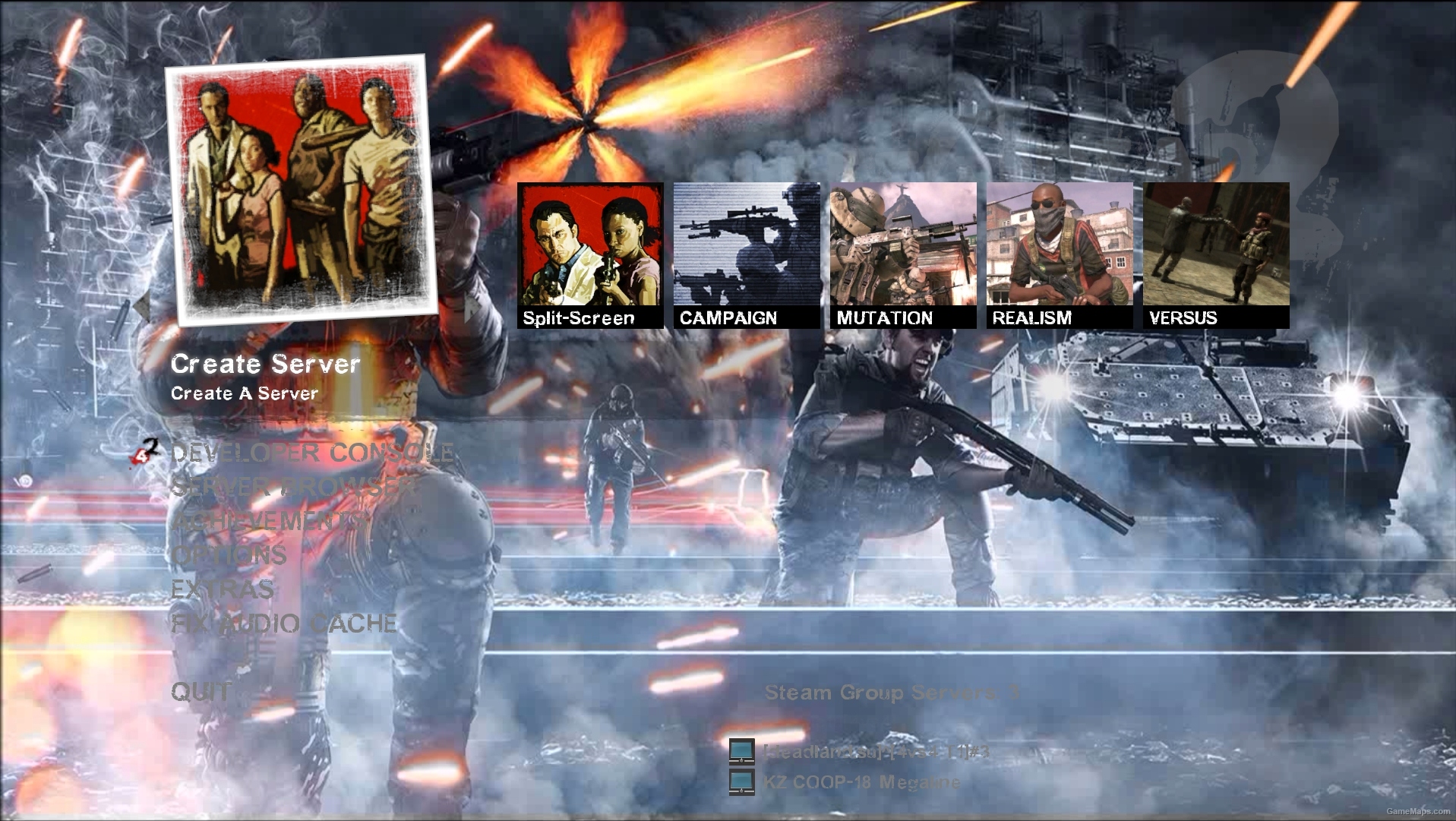This screenshot has width=1456, height=821.
Task: Run Fix Audio Cache
Action: click(x=283, y=624)
